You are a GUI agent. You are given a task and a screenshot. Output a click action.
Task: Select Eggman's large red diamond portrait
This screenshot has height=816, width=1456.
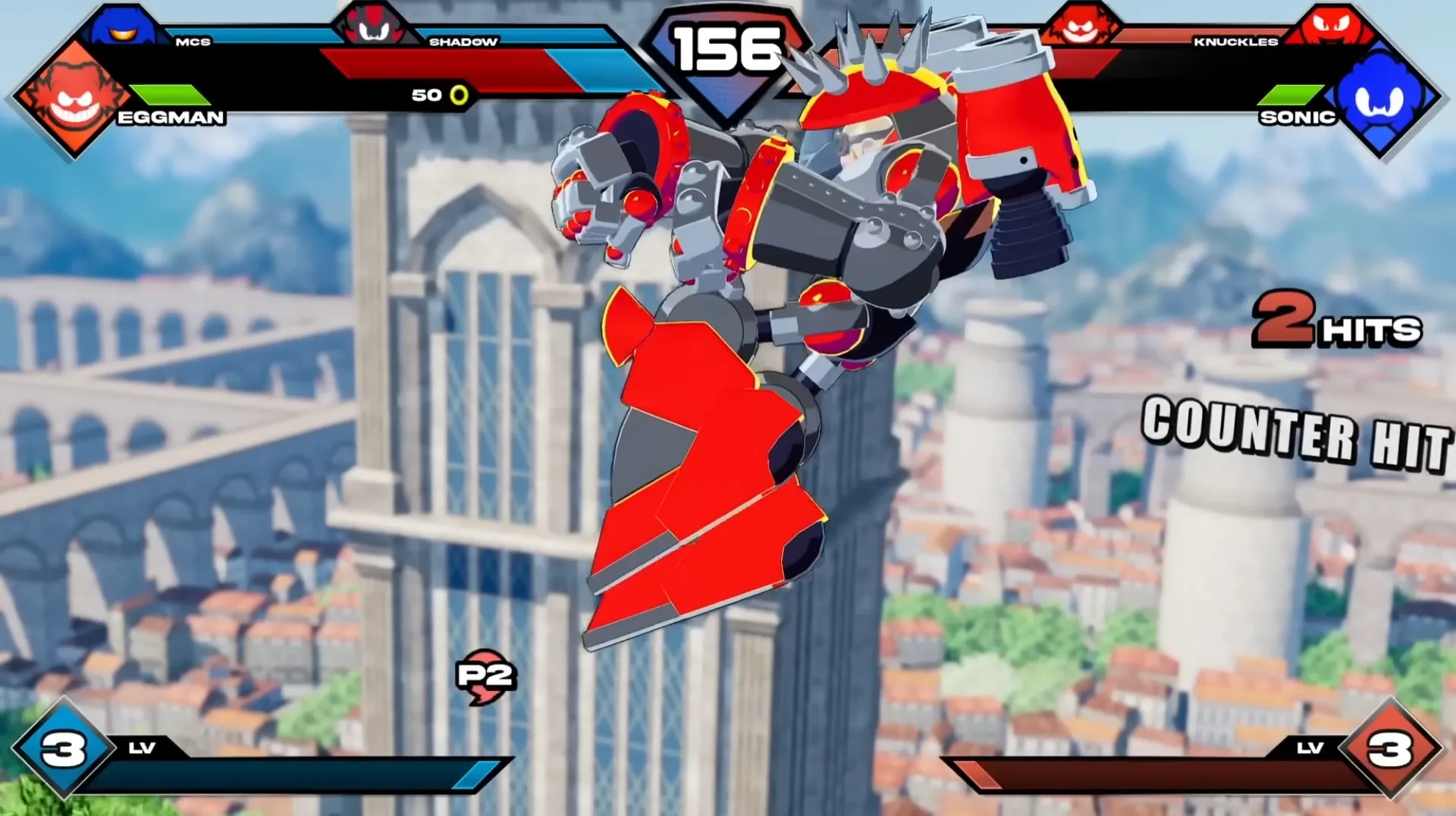74,99
